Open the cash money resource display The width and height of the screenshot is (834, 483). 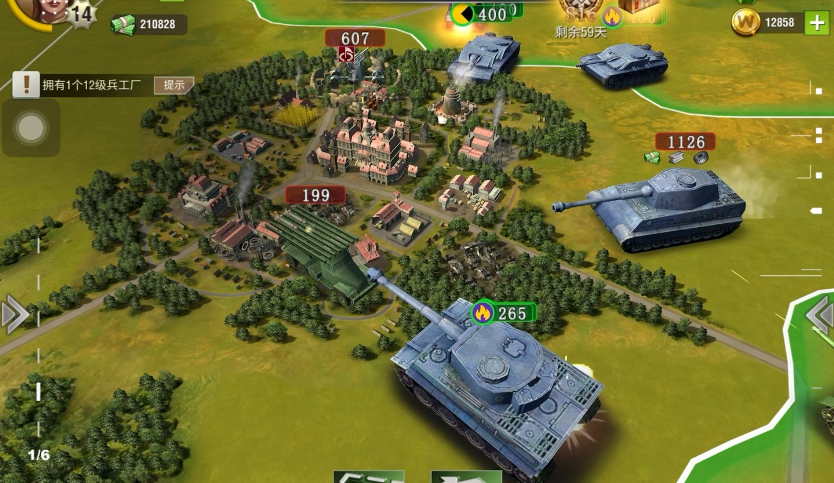(148, 24)
